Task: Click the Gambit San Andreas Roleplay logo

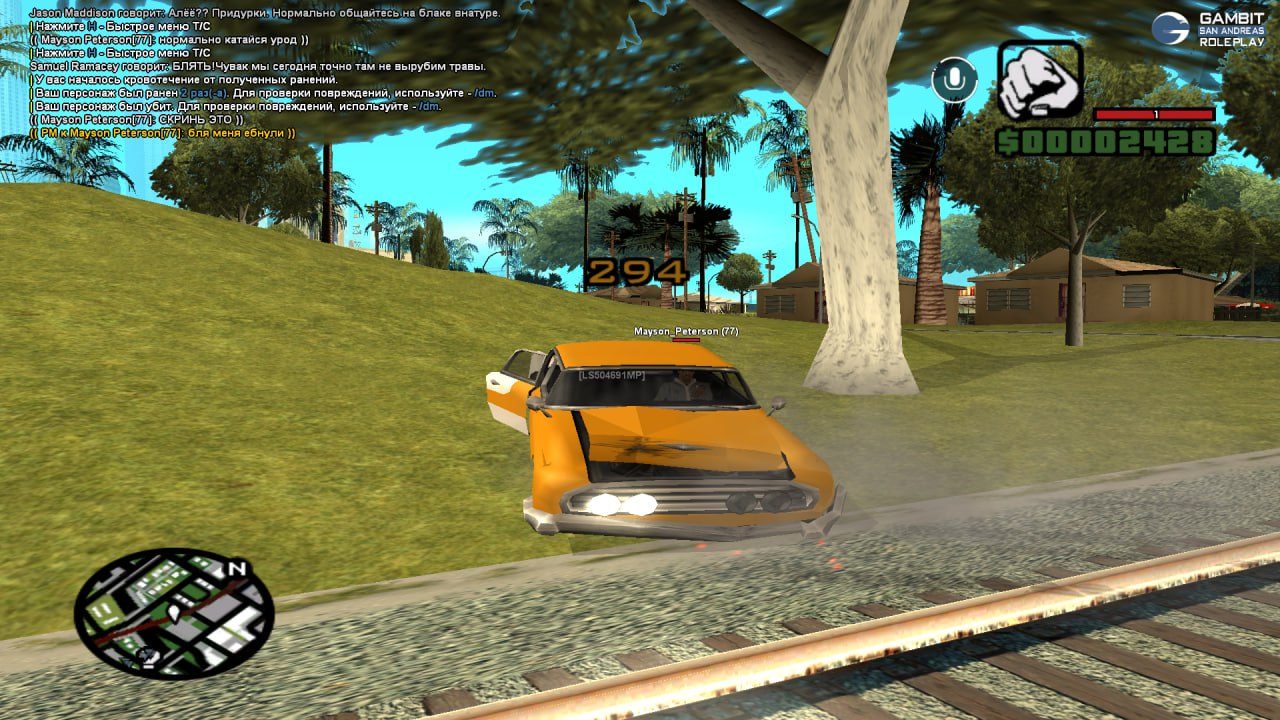Action: [1210, 29]
